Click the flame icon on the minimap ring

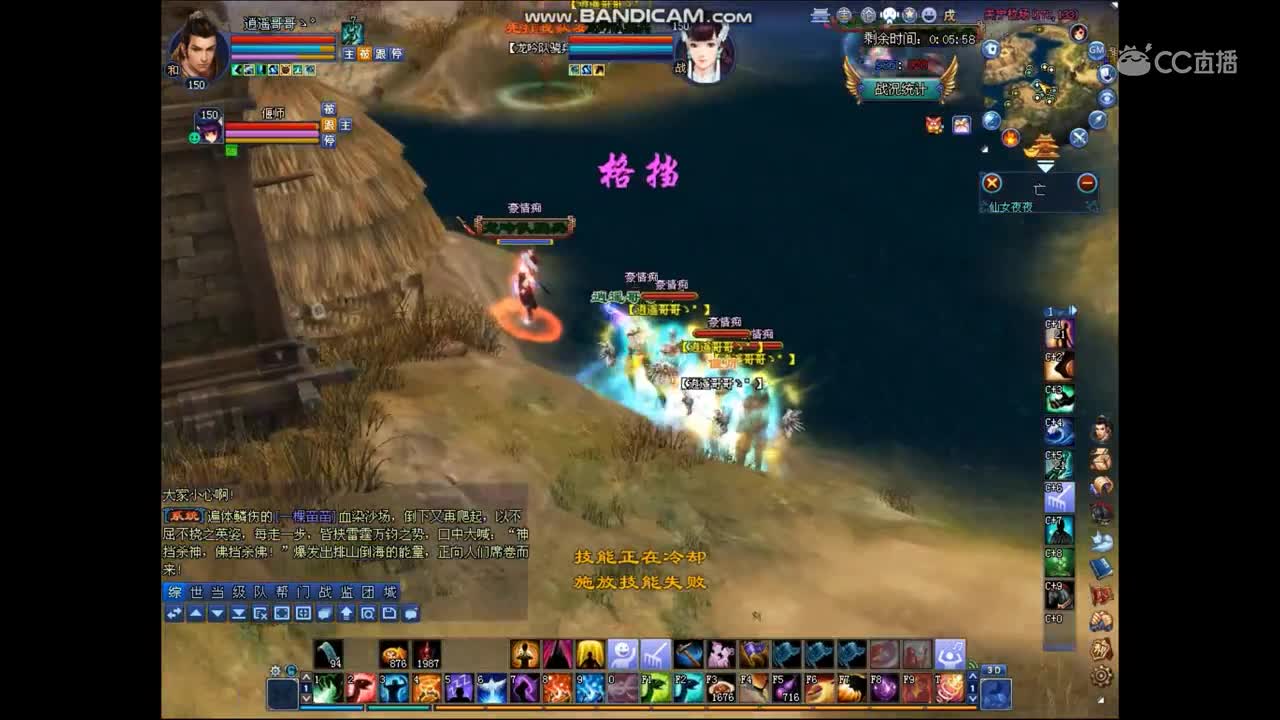coord(1010,136)
